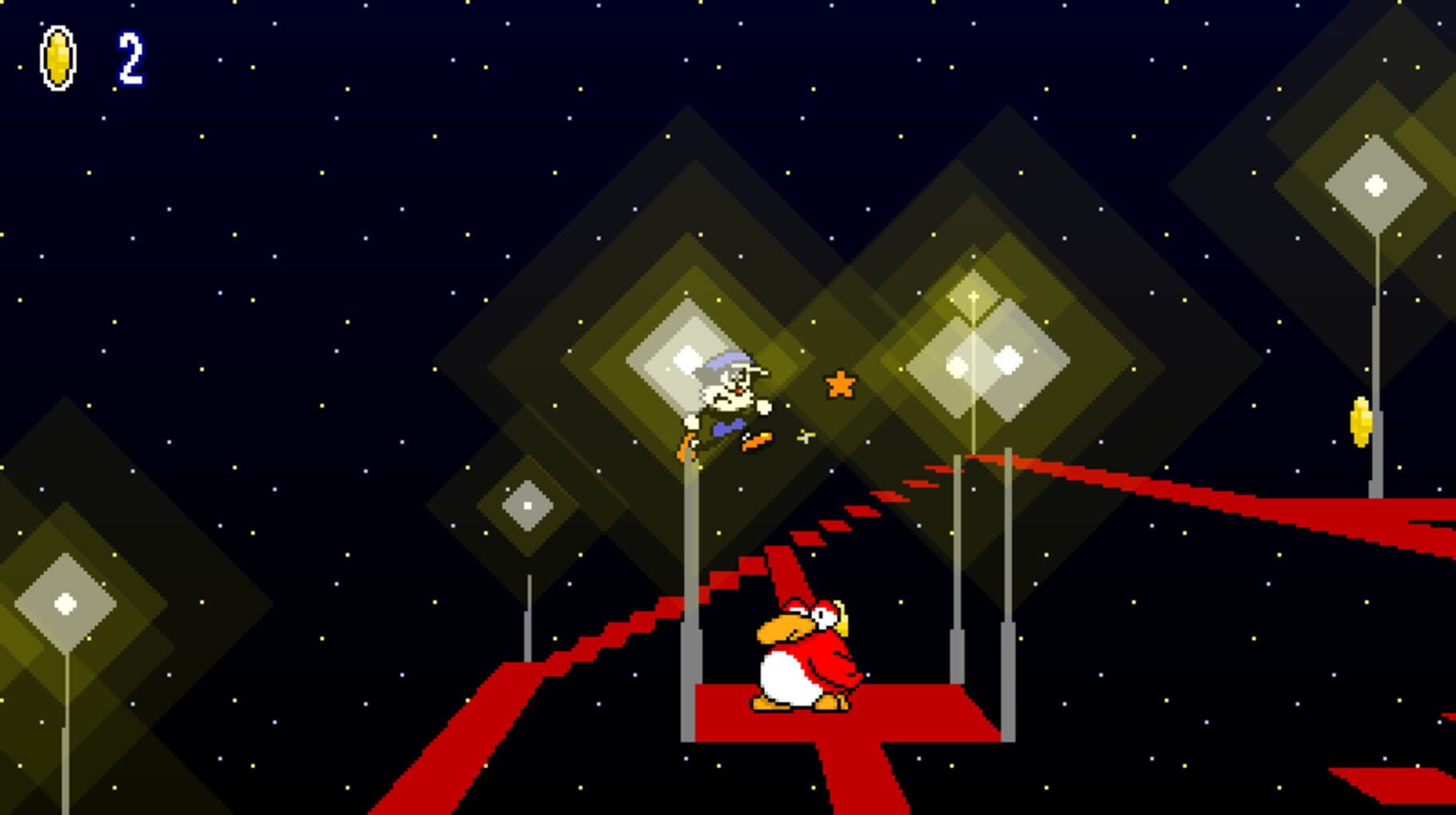Toggle the dim lamp in the lower-left corner

coord(64,605)
